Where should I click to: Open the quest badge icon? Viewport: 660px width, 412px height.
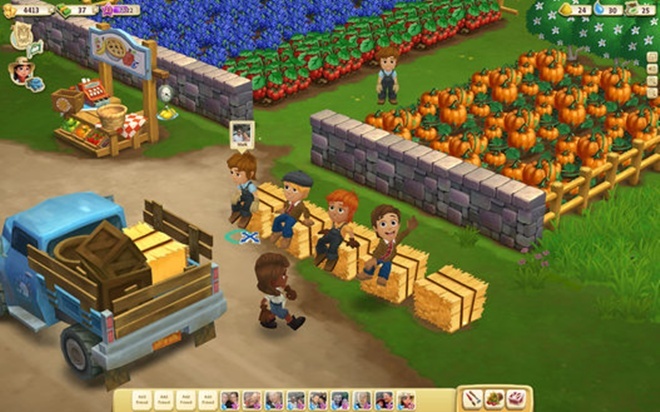20,35
